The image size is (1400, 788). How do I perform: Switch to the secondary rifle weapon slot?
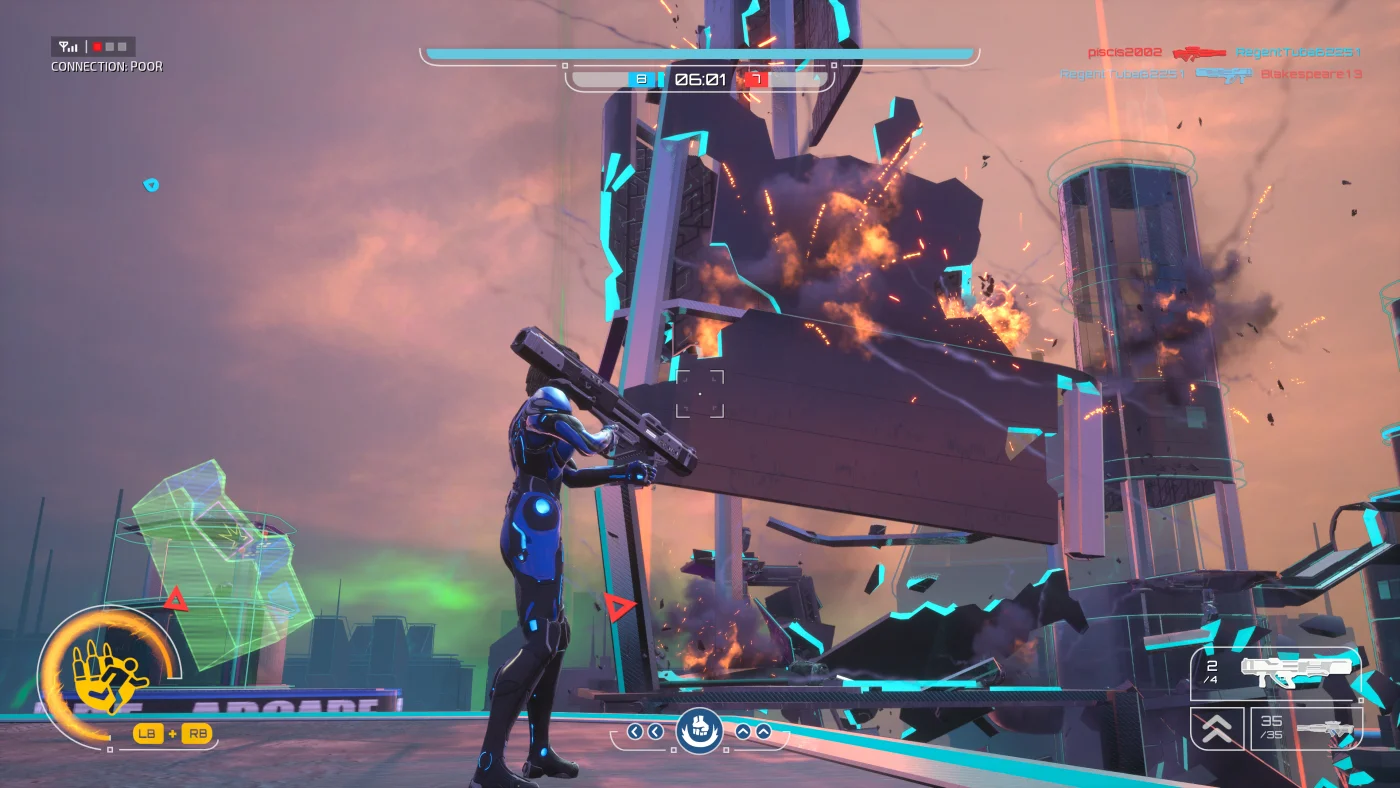pyautogui.click(x=1306, y=728)
